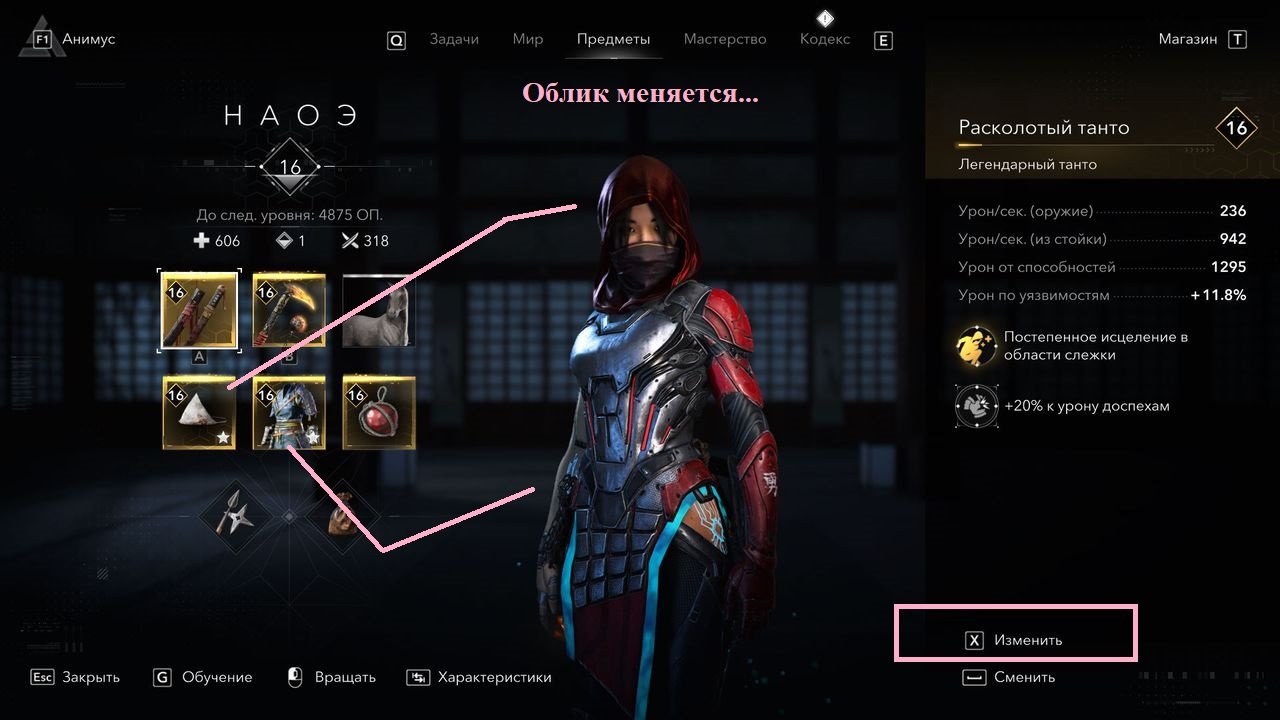1280x720 pixels.
Task: Click the Изменить button
Action: pyautogui.click(x=1015, y=640)
